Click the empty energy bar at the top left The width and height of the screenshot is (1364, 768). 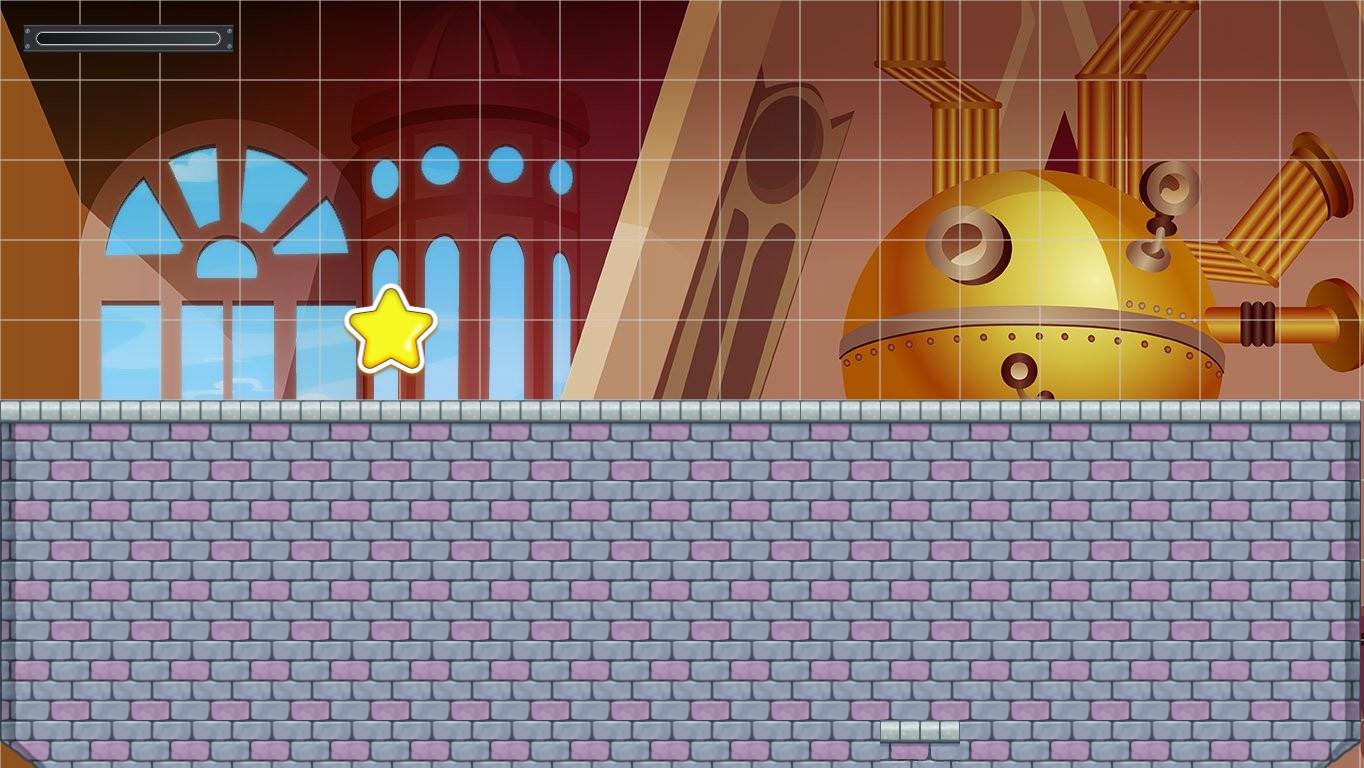tap(128, 38)
